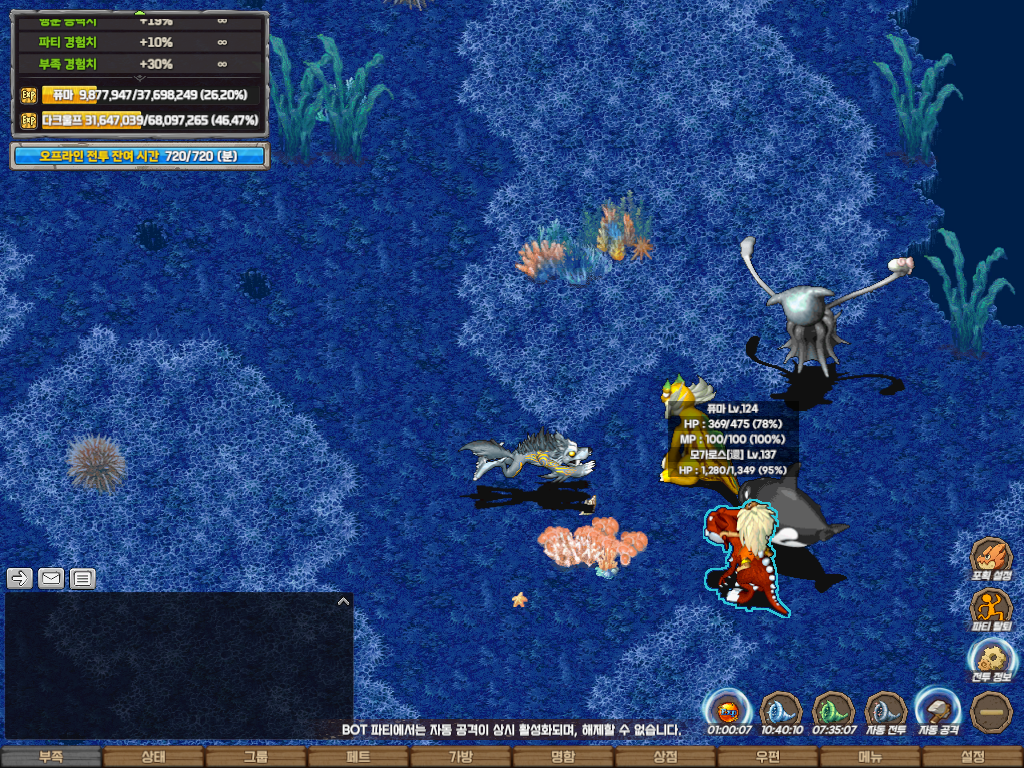
Task: Open the 상태 status menu
Action: pos(153,757)
